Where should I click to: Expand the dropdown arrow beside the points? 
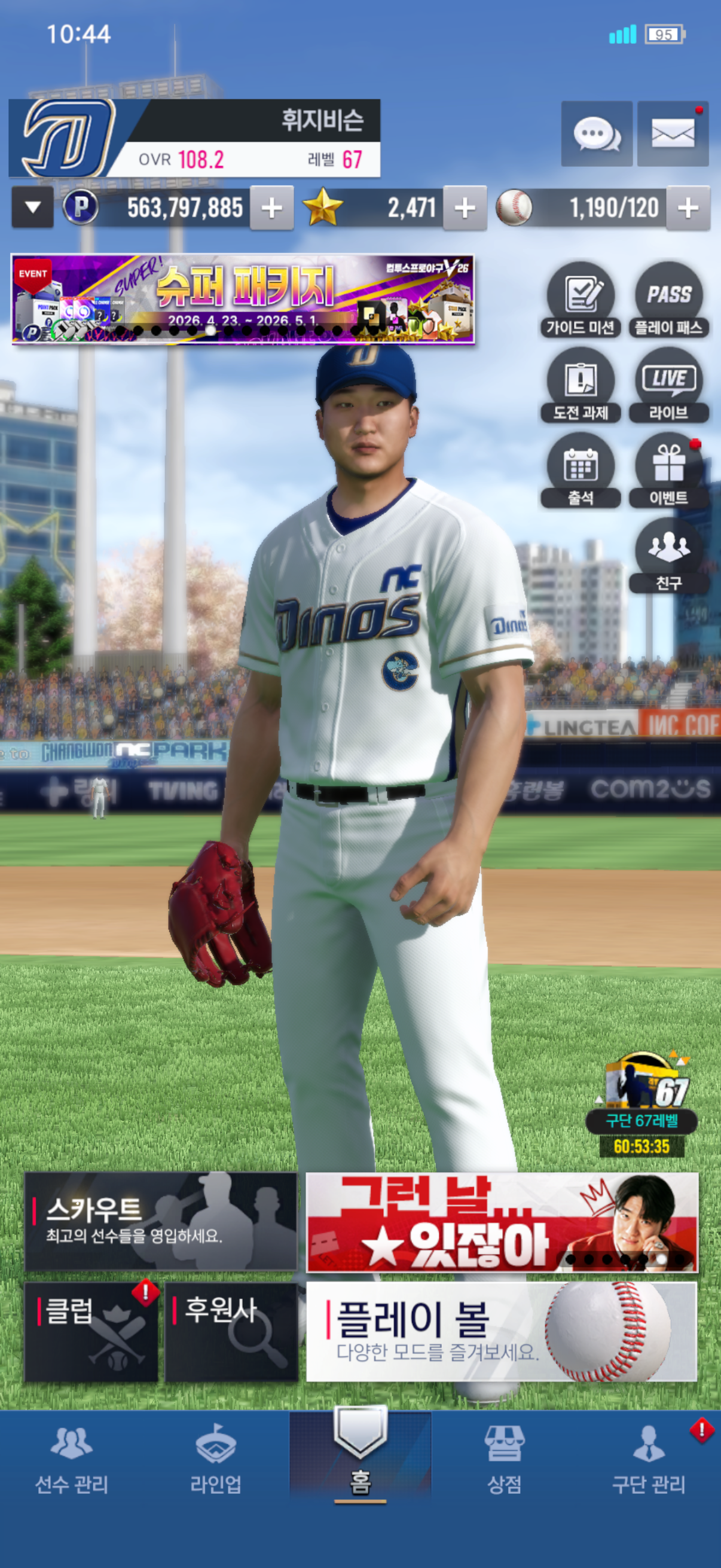33,208
